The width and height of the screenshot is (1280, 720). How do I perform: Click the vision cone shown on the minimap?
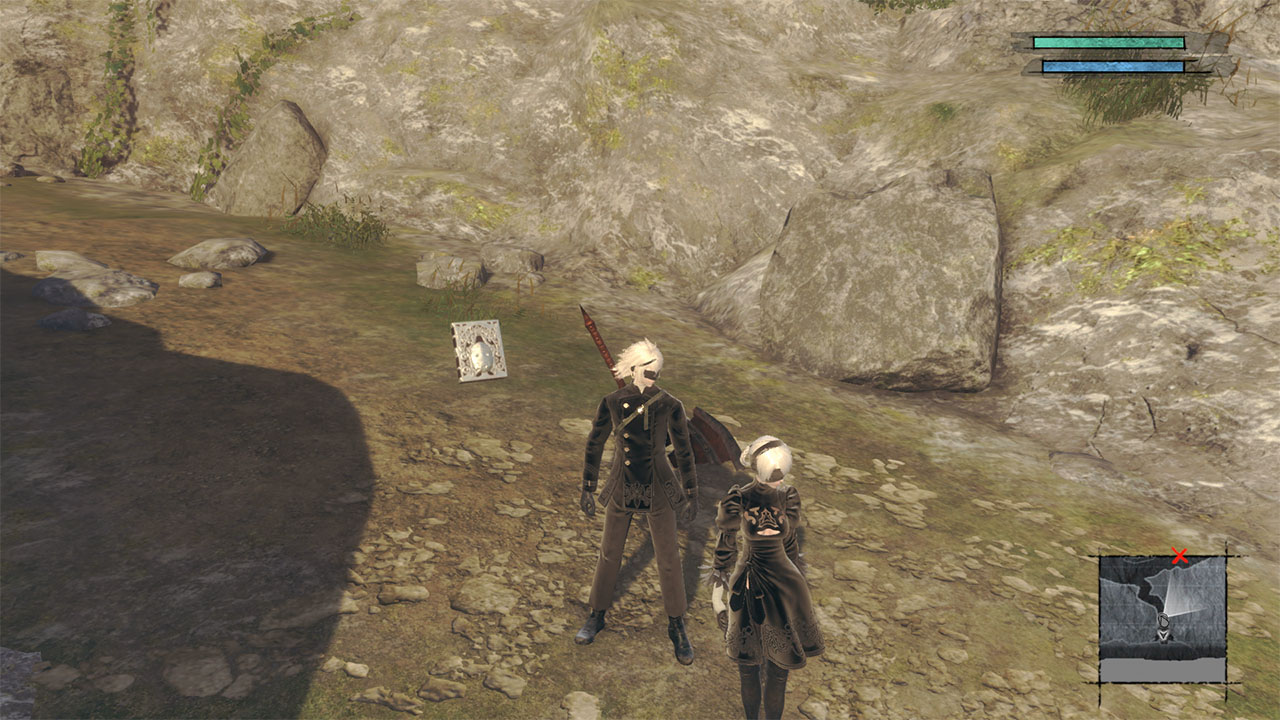point(1180,590)
